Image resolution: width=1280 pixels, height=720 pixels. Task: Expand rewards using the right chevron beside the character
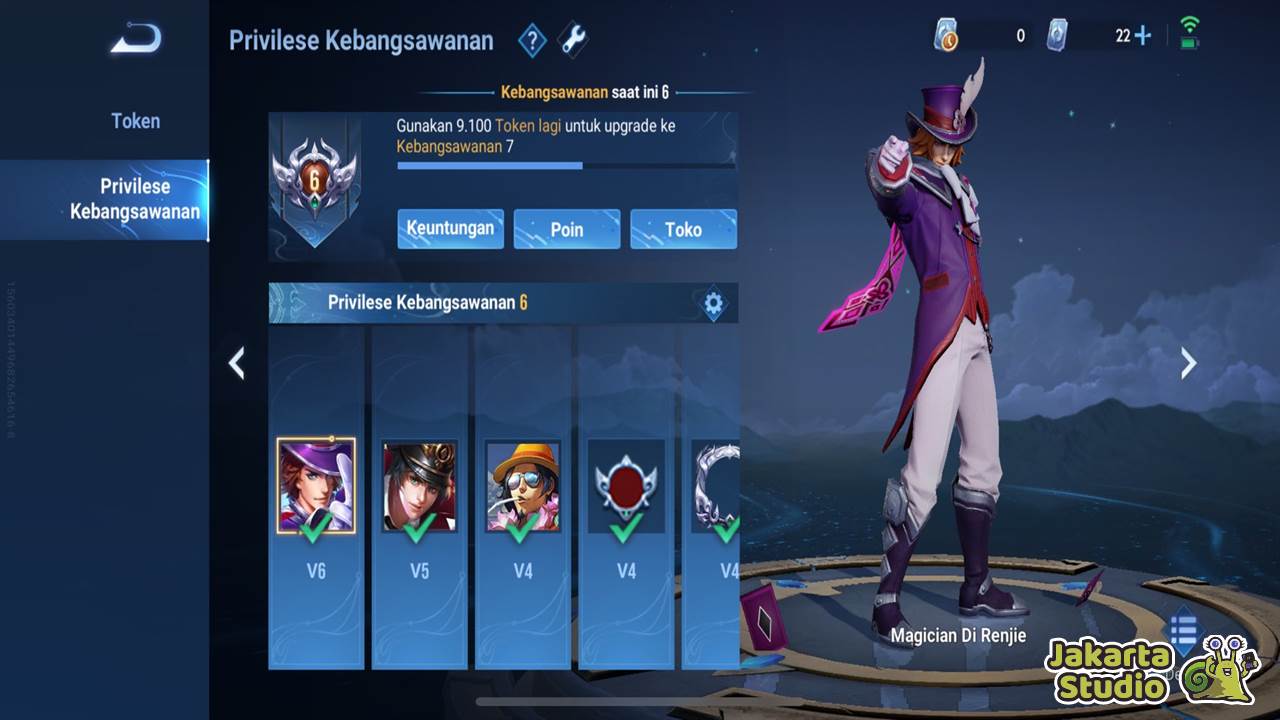point(1186,363)
